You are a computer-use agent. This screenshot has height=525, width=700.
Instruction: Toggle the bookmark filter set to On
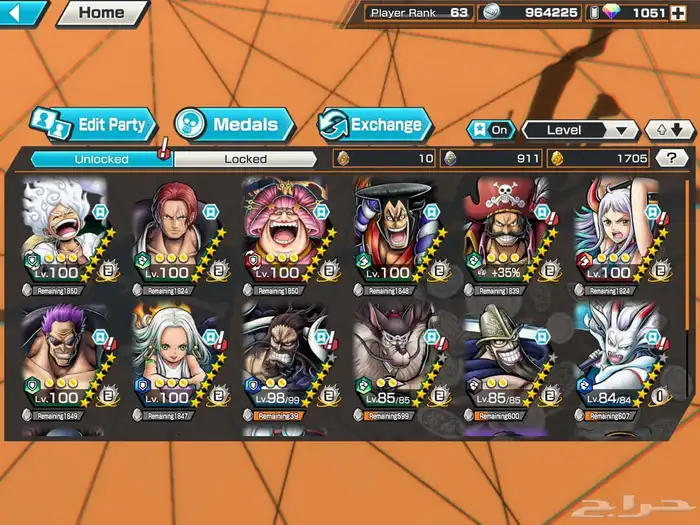coord(490,130)
